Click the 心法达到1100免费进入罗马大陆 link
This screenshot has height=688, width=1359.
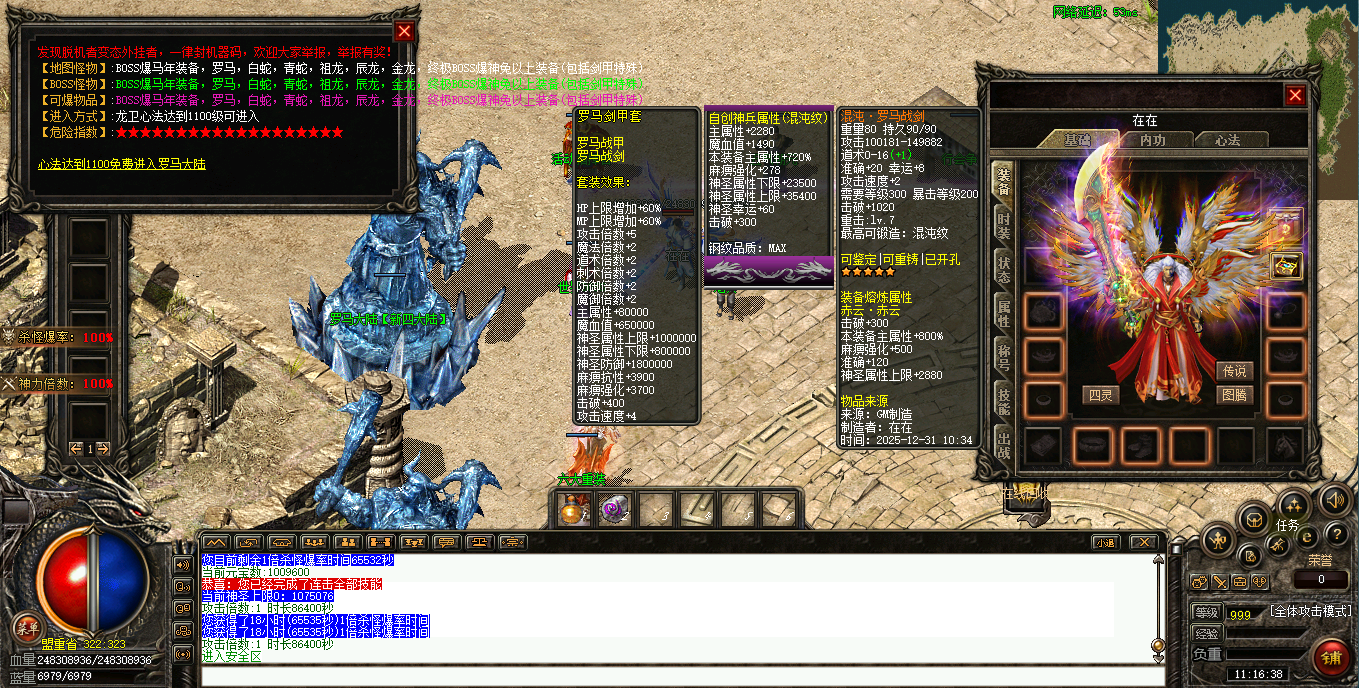tap(122, 164)
